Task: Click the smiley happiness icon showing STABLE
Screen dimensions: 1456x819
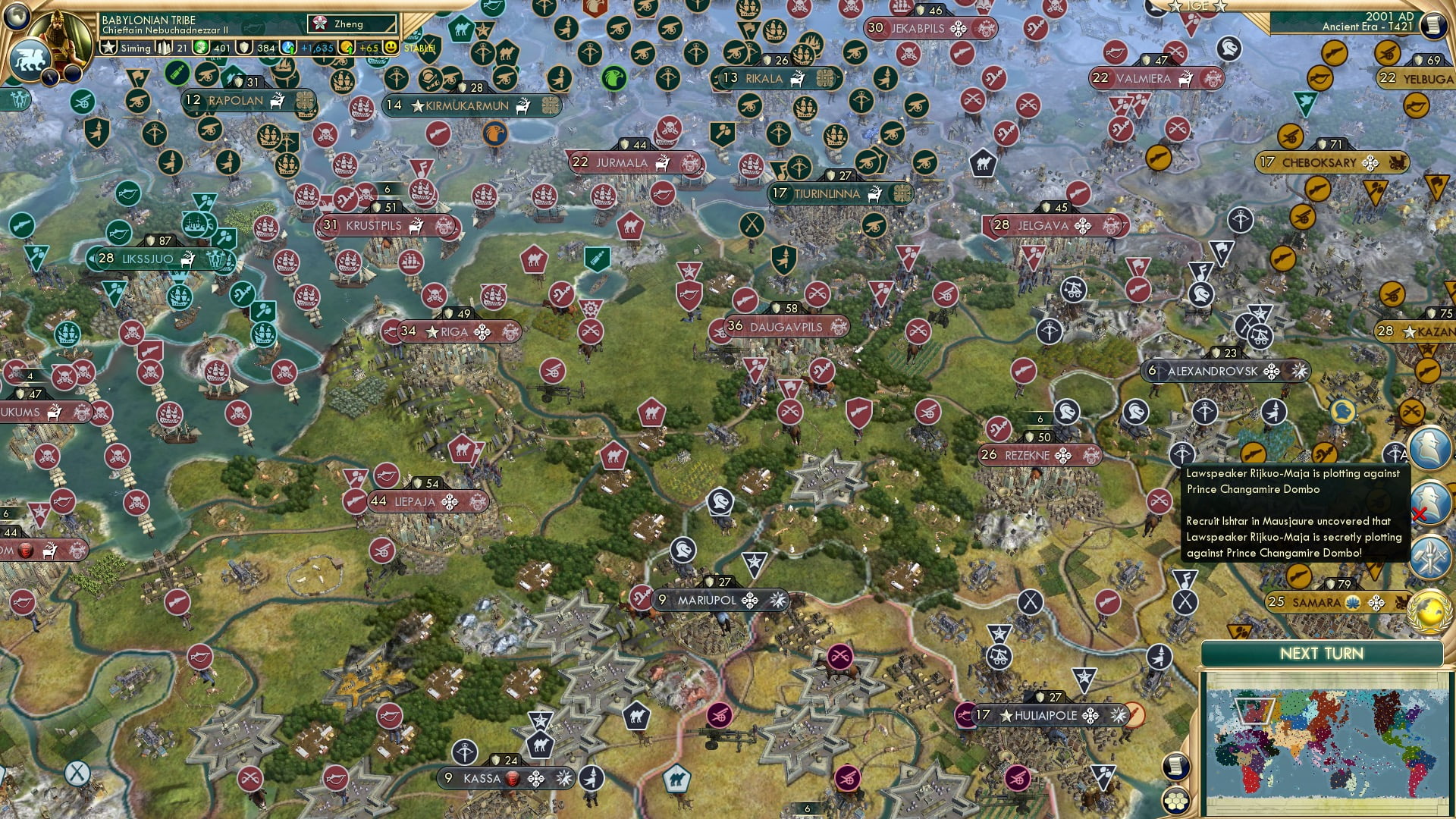Action: coord(391,47)
